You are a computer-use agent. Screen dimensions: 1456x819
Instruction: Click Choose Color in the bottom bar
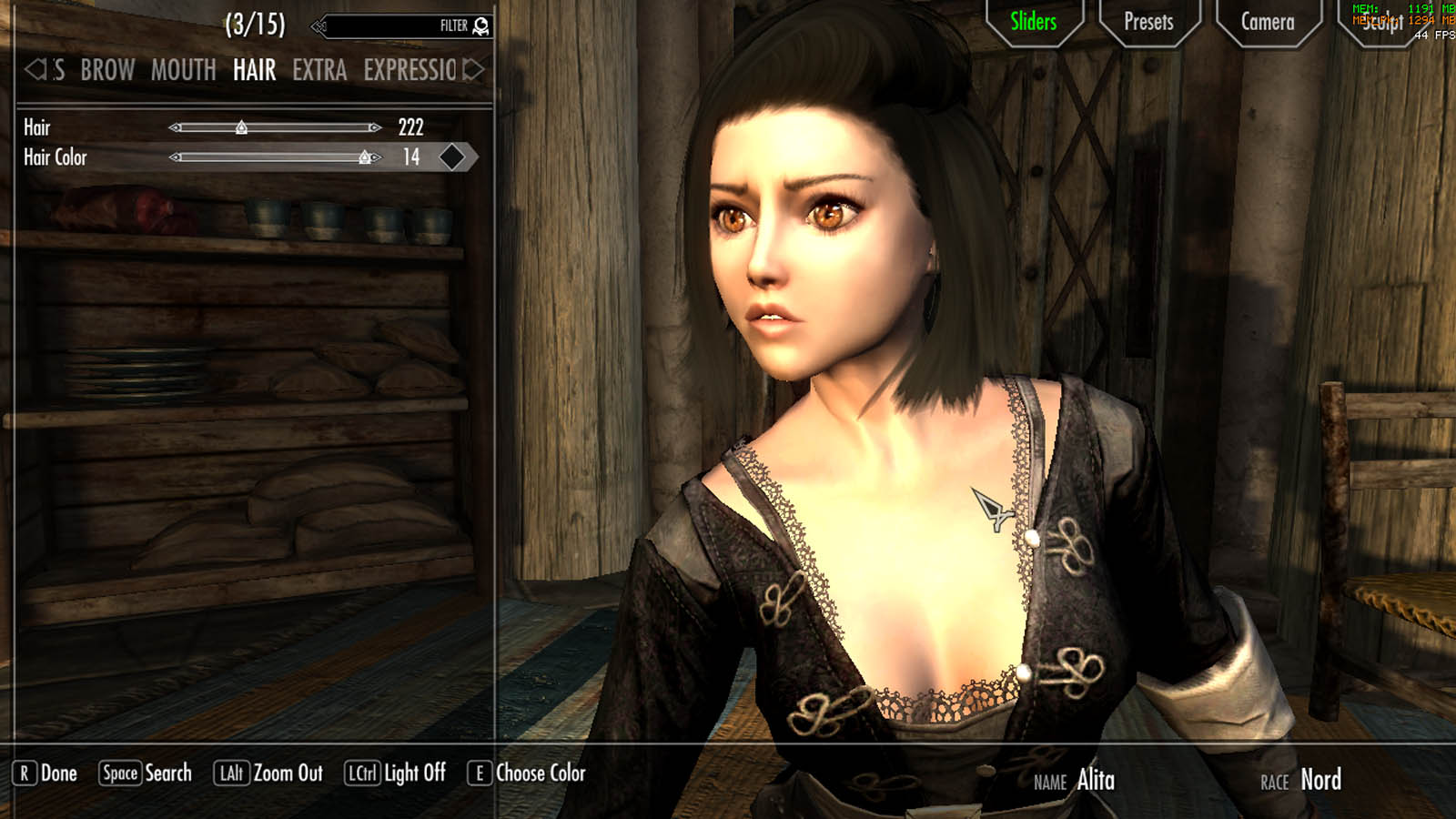(527, 773)
